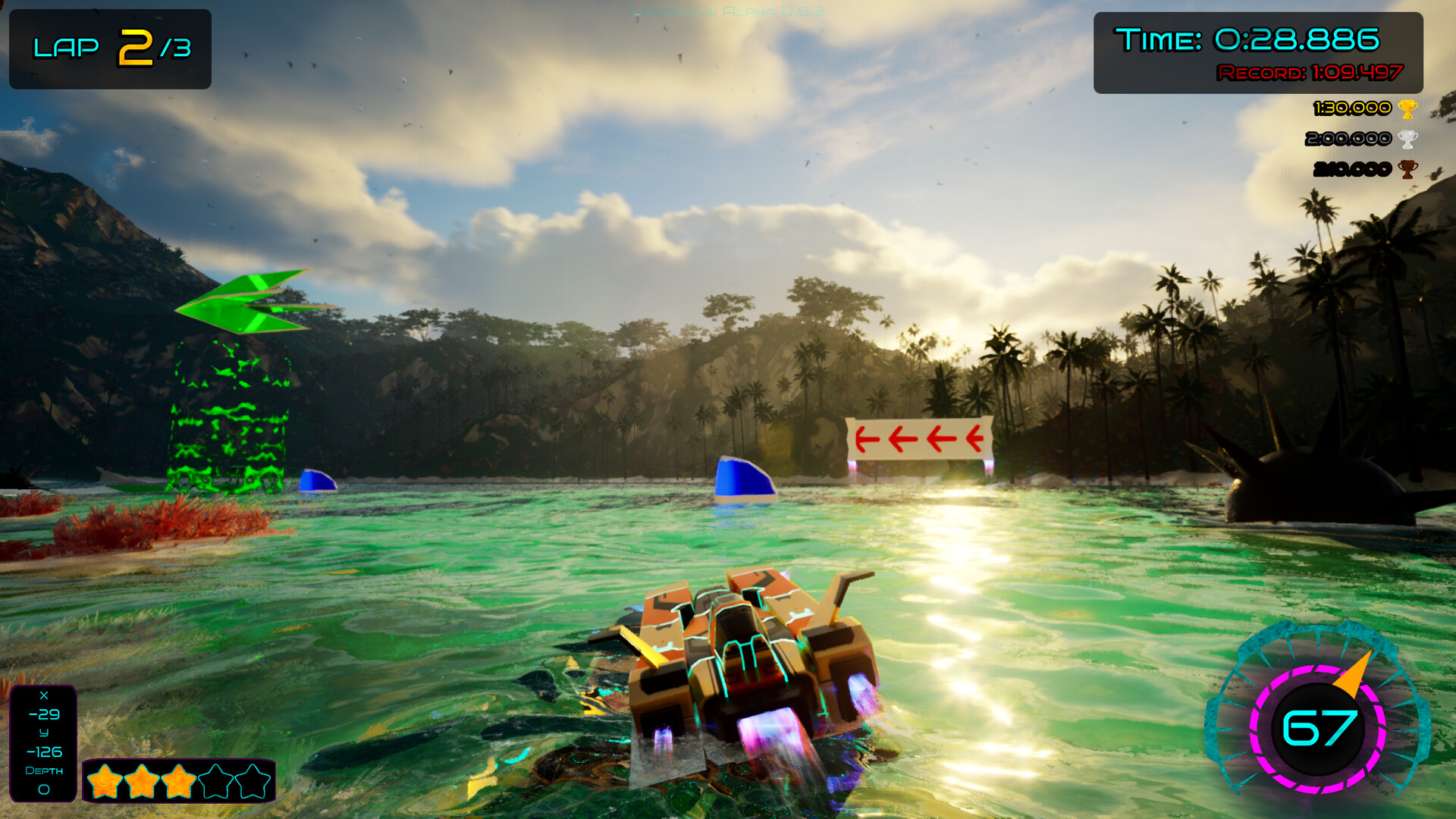Screen dimensions: 1456x819
Task: Click the bronze trophy icon
Action: (x=1407, y=169)
